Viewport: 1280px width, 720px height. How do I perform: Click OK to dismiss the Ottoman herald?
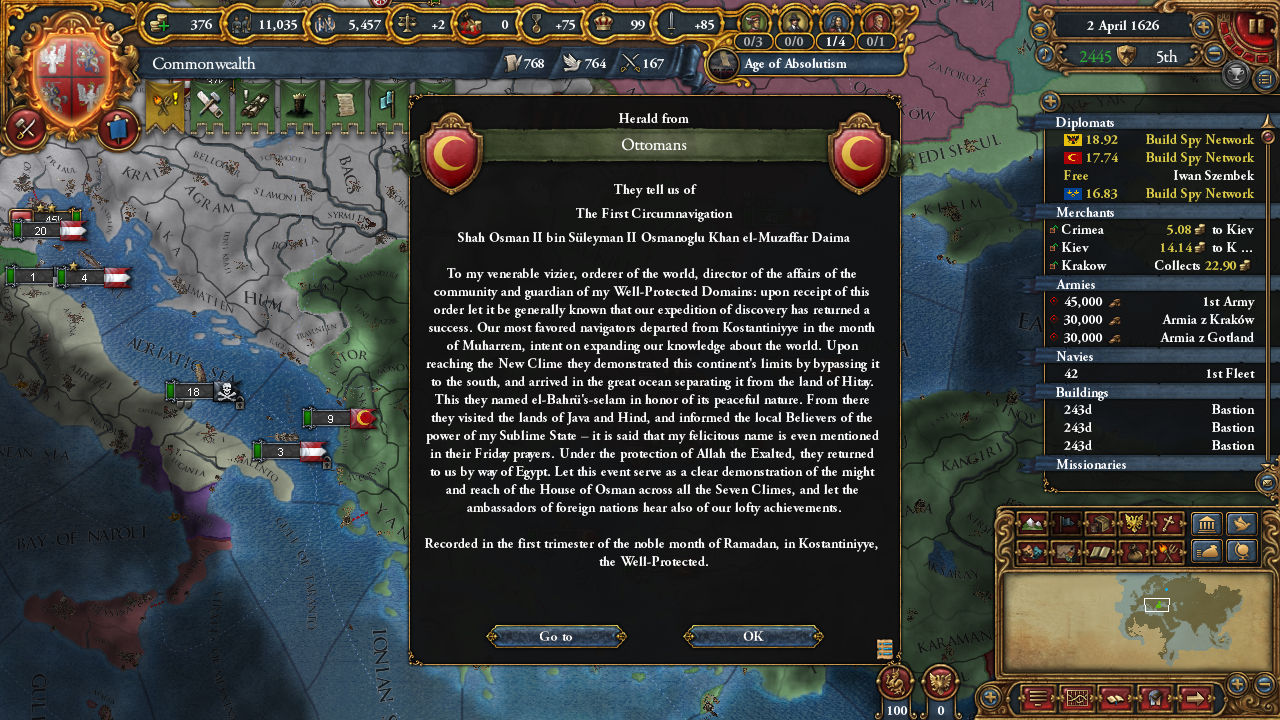pyautogui.click(x=752, y=636)
